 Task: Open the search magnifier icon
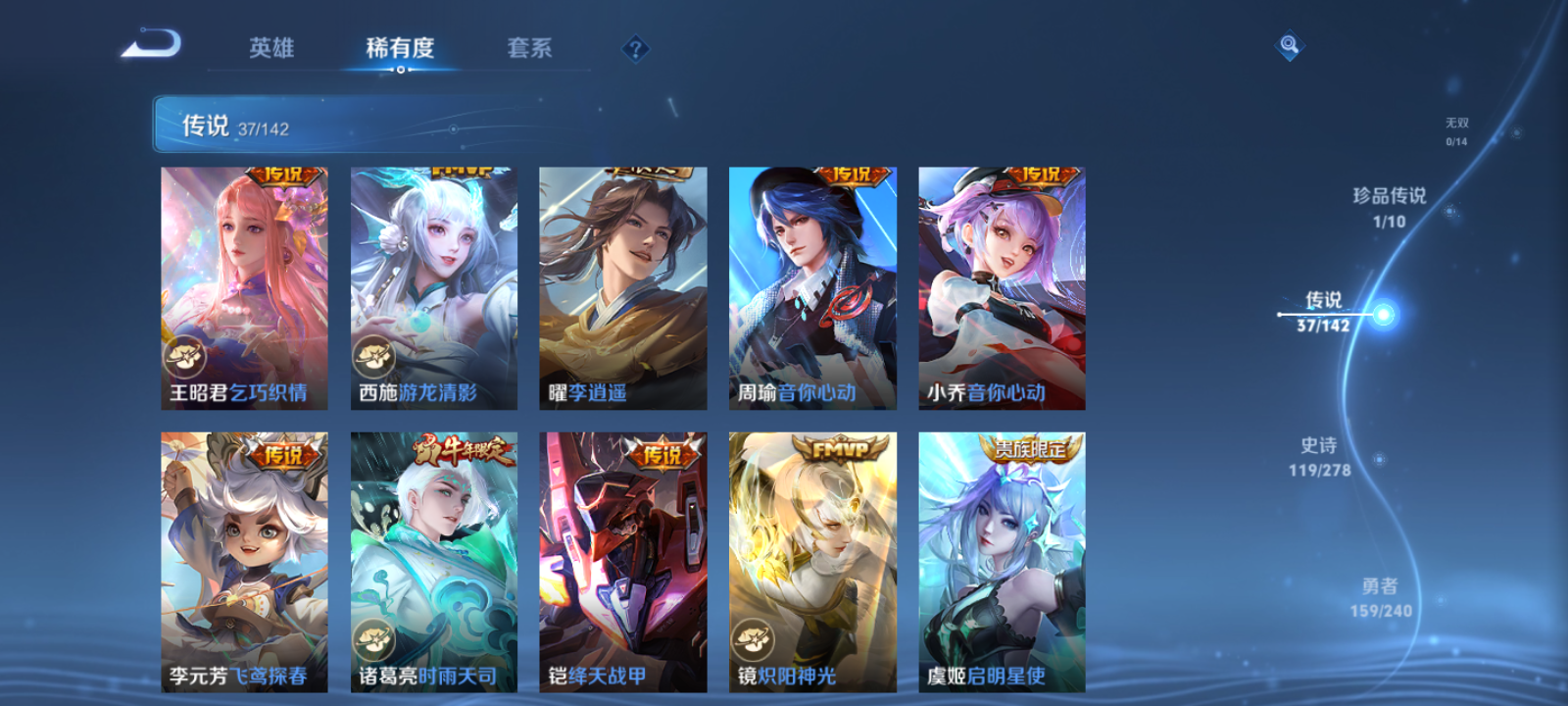tap(1289, 43)
